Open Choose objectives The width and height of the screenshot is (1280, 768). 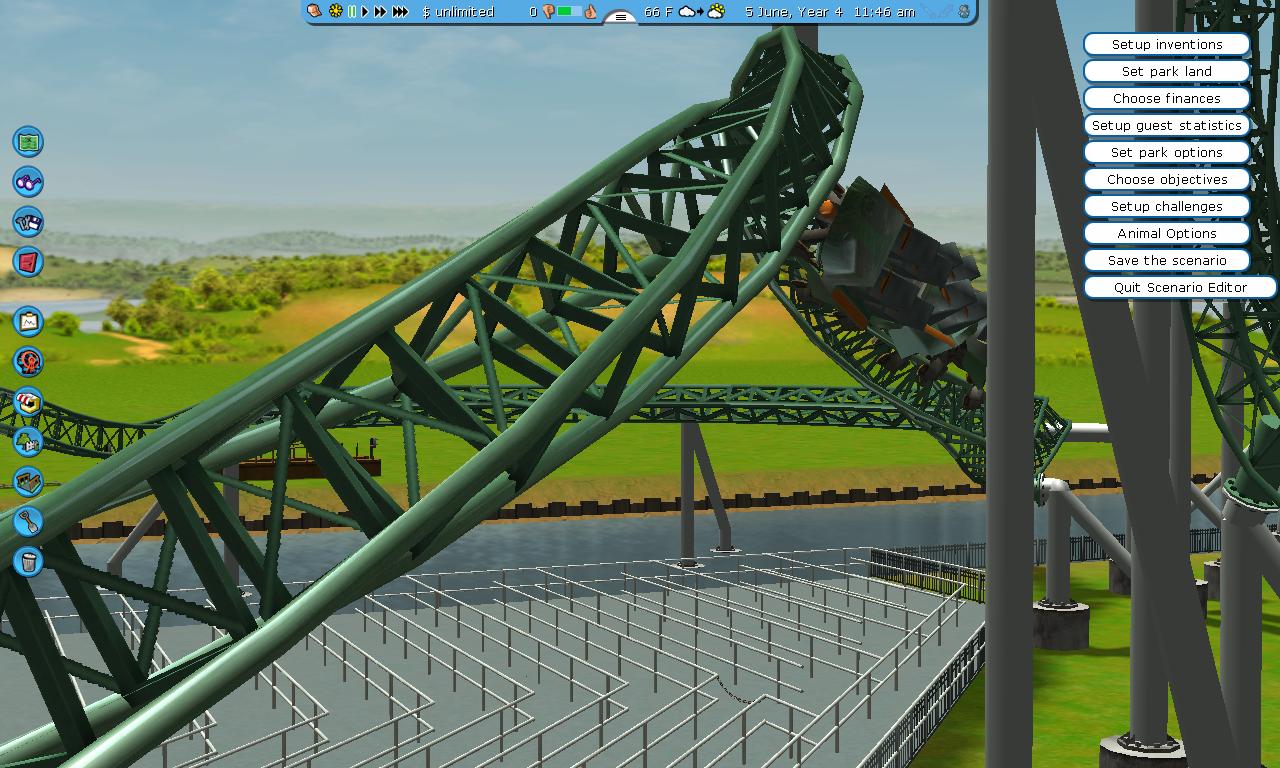[x=1166, y=180]
